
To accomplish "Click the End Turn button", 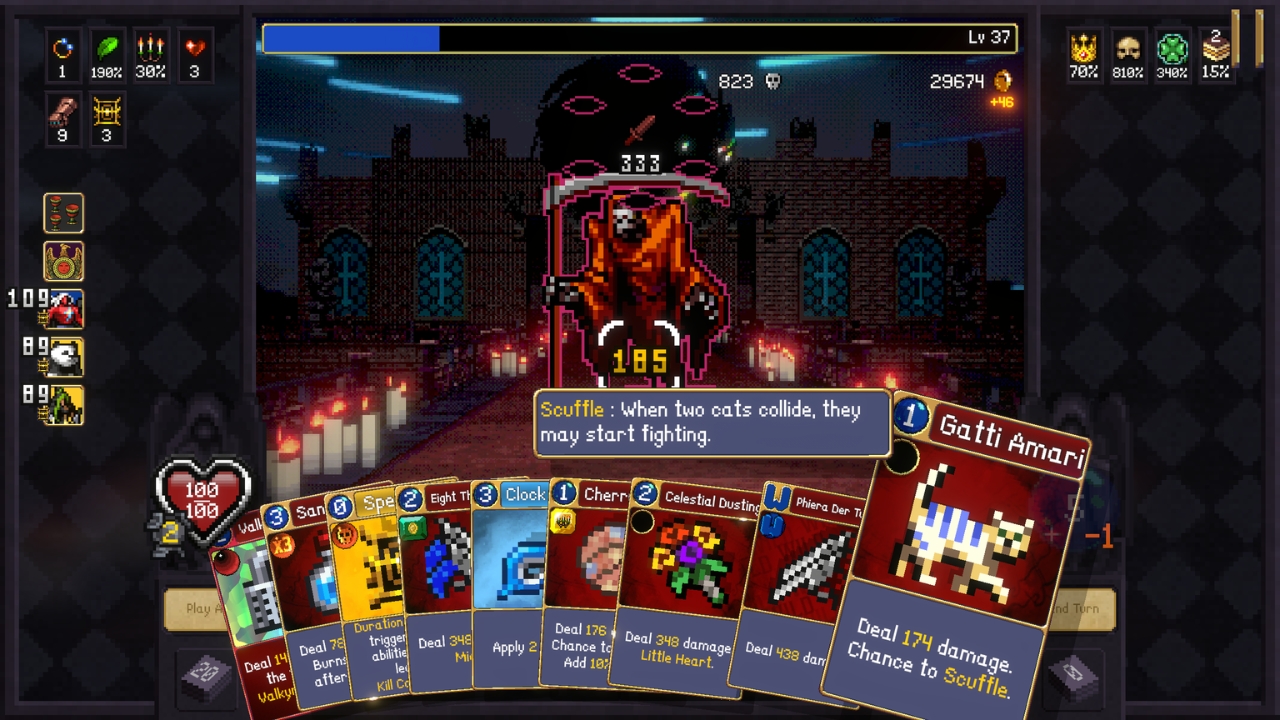I will click(x=1085, y=608).
